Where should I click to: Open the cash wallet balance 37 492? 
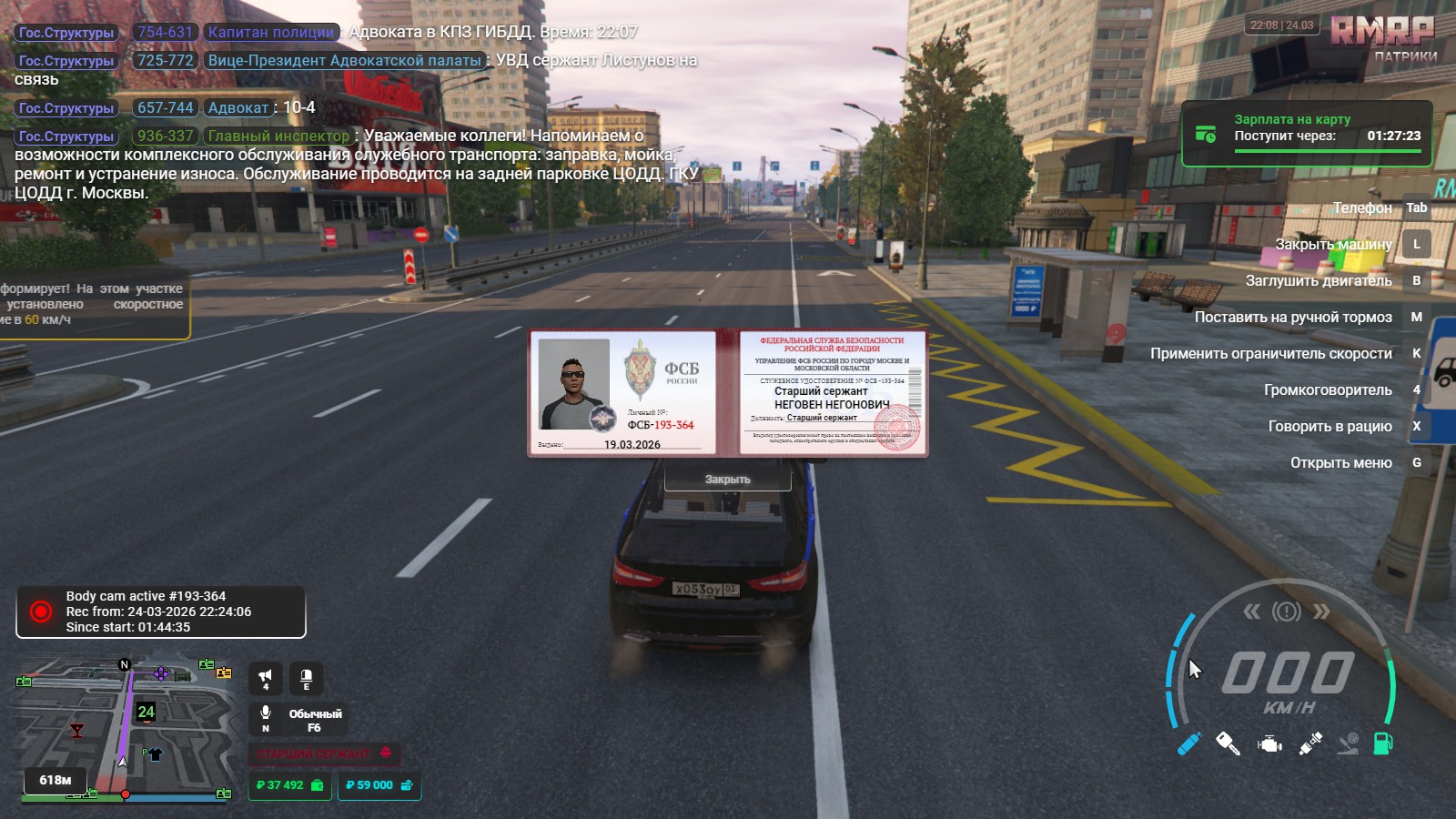pos(289,785)
